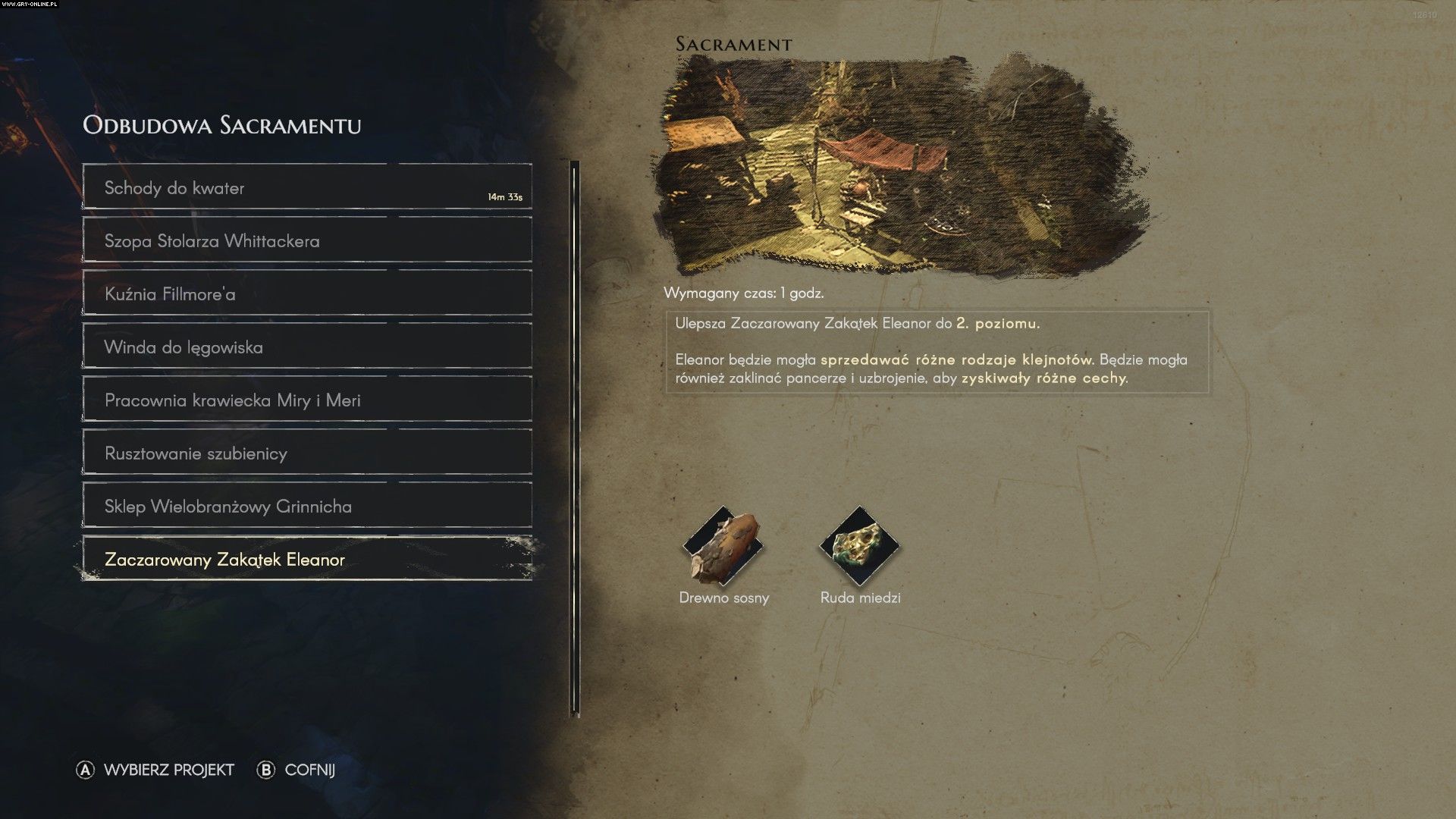The width and height of the screenshot is (1456, 819).
Task: Click the project list scrollbar
Action: point(575,440)
